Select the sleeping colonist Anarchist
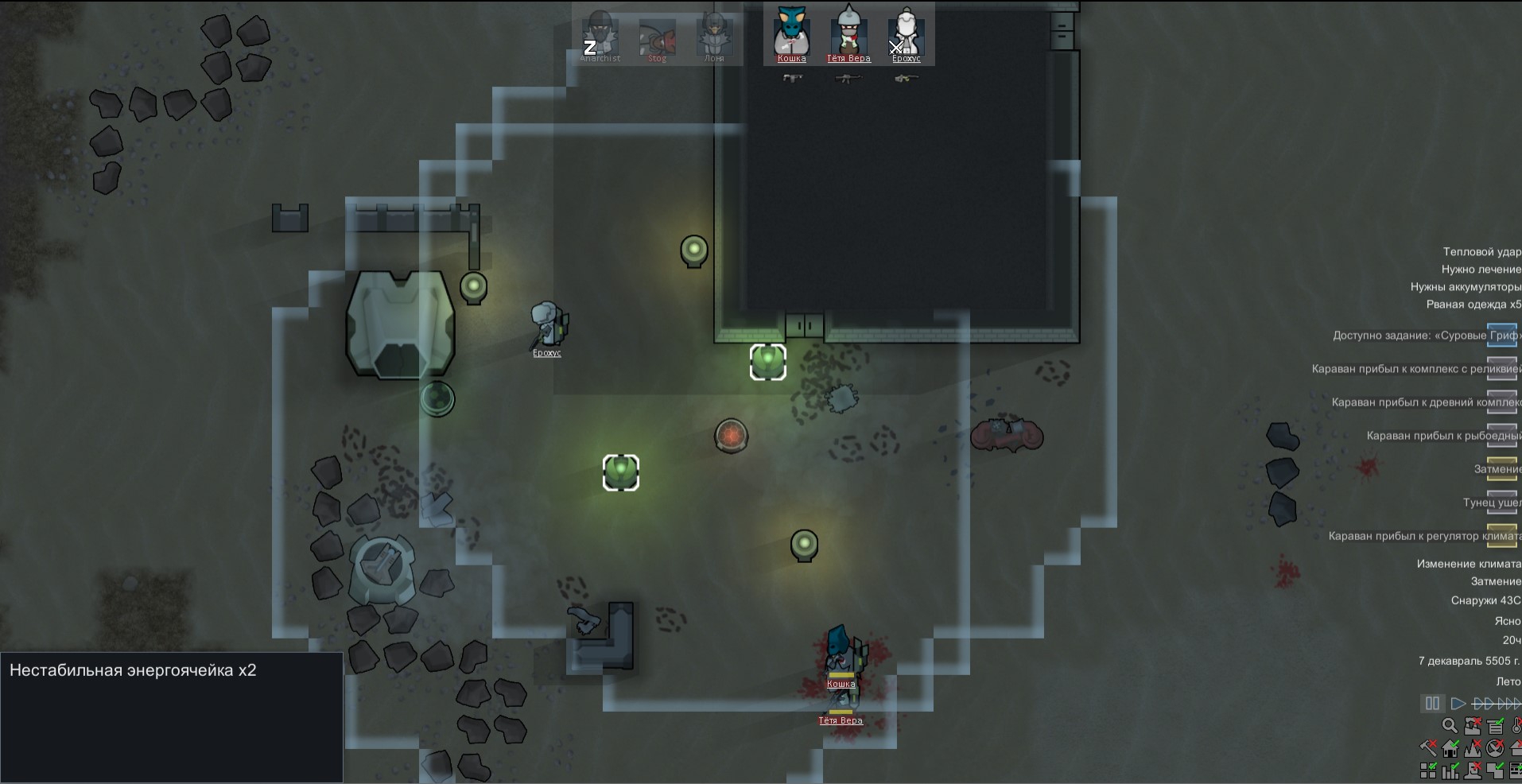1522x784 pixels. (x=600, y=37)
